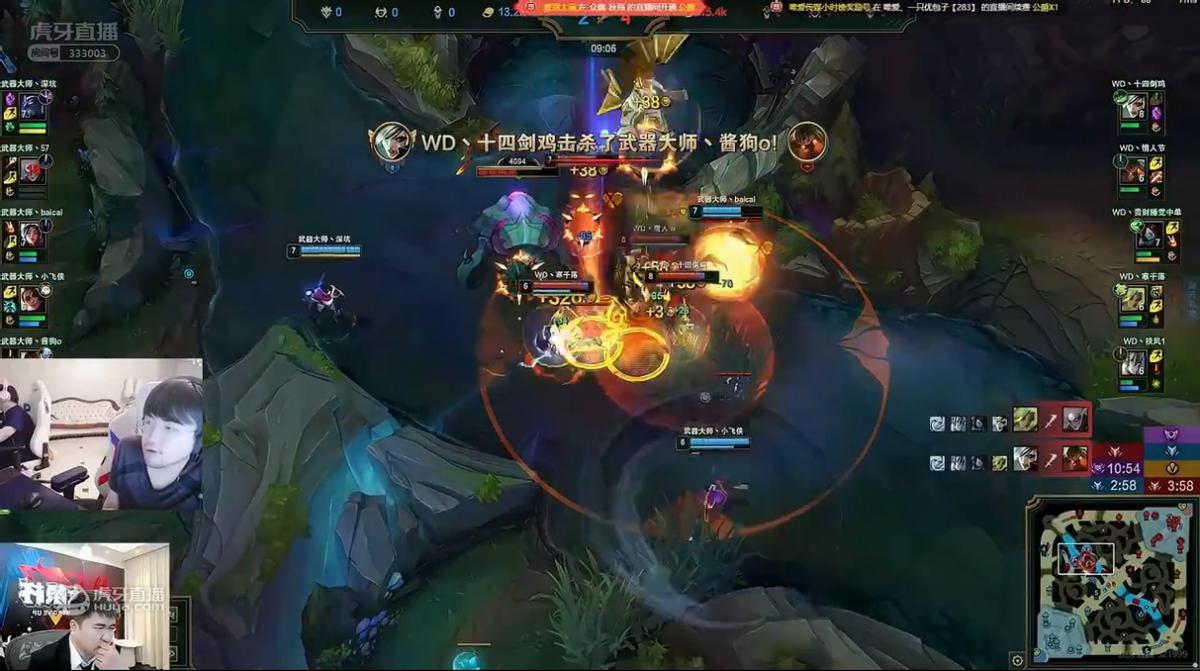Select WD、十四剑鸡 champion portrait
The width and height of the screenshot is (1200, 671).
[x=1133, y=106]
